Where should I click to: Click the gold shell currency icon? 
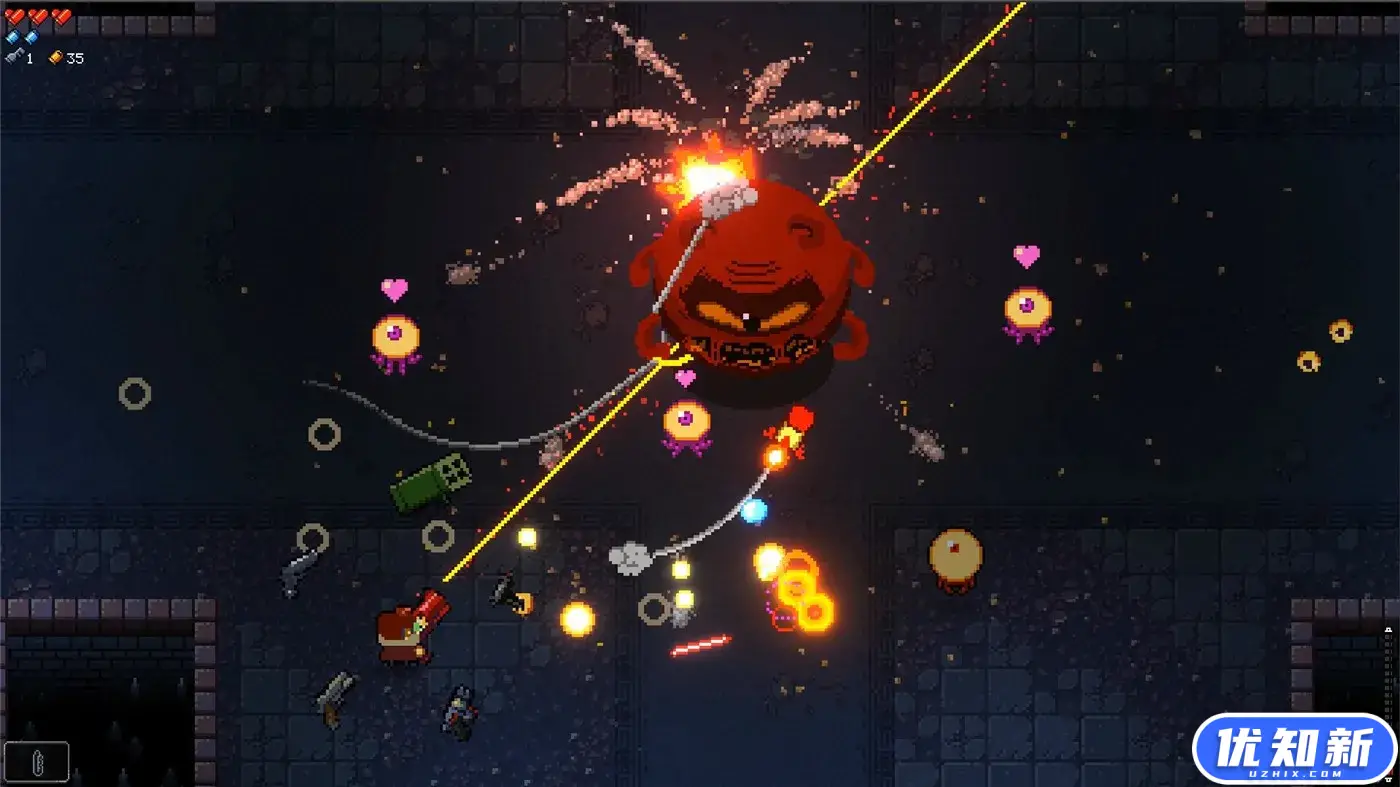coord(56,58)
